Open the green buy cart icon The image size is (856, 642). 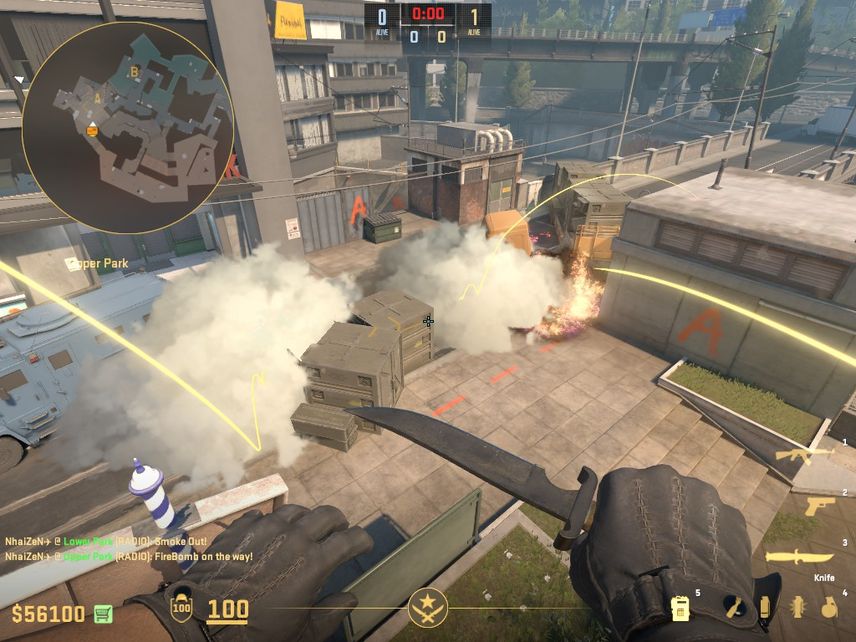(102, 613)
